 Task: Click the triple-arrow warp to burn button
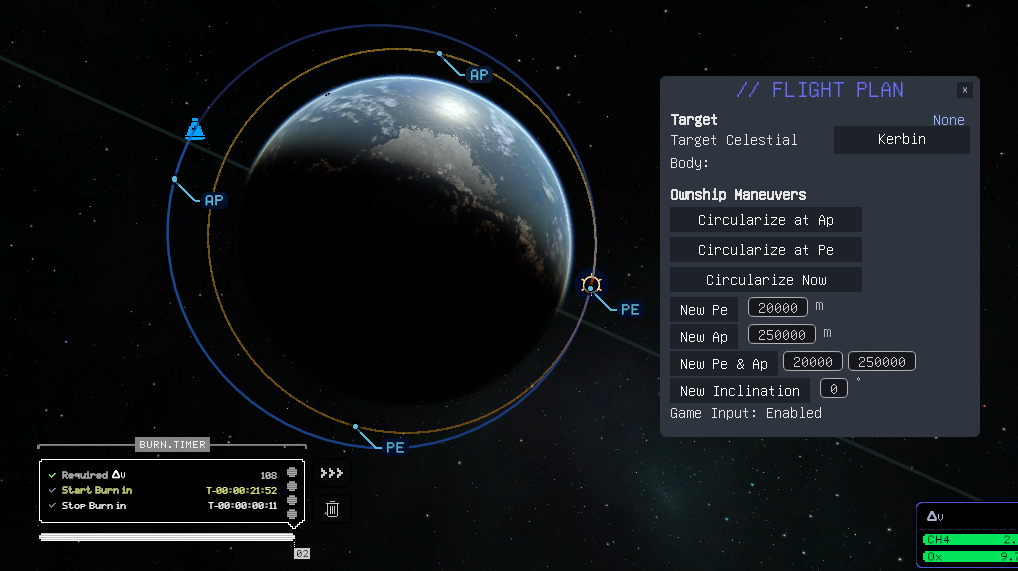coord(332,473)
